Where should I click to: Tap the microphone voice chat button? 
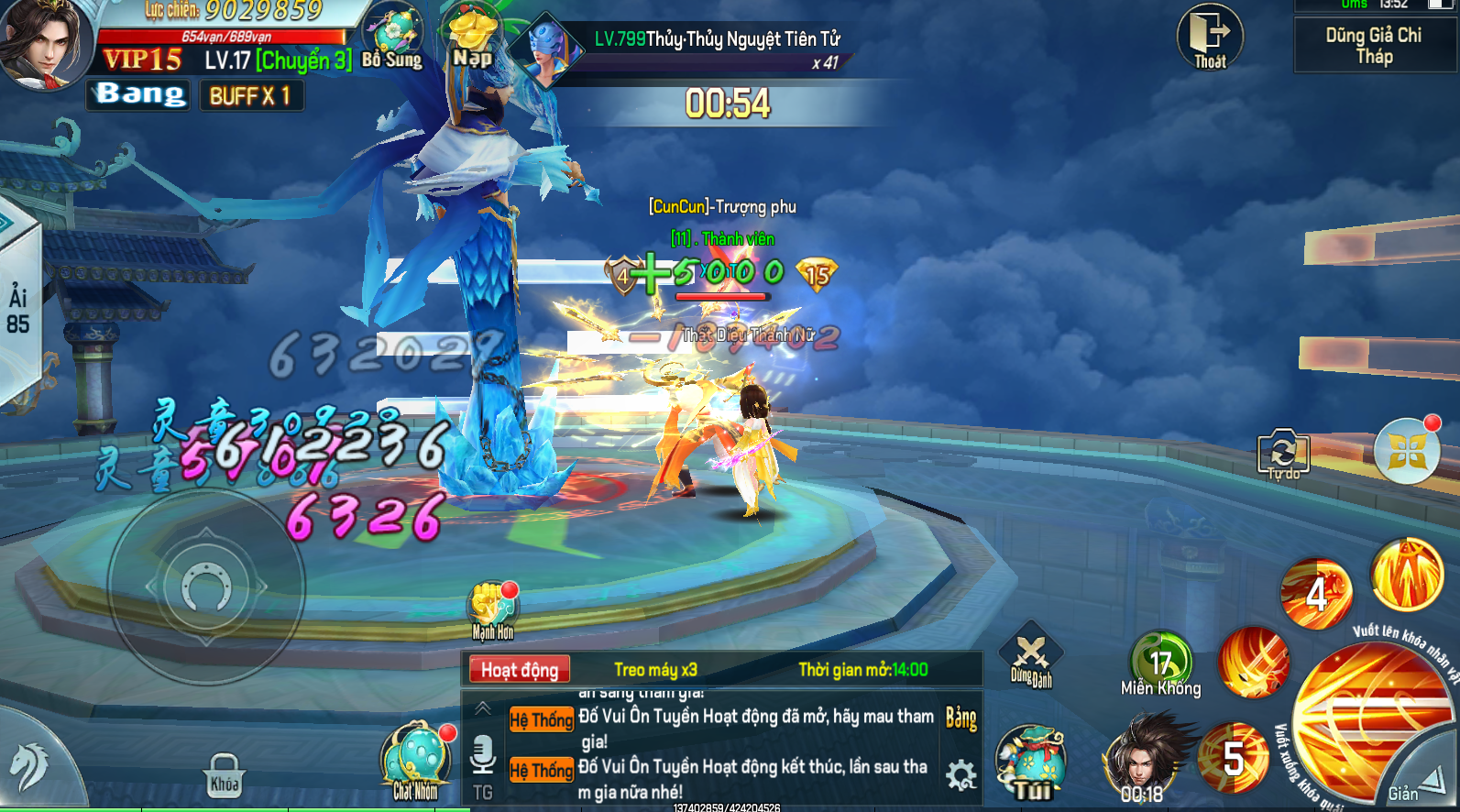pyautogui.click(x=482, y=758)
